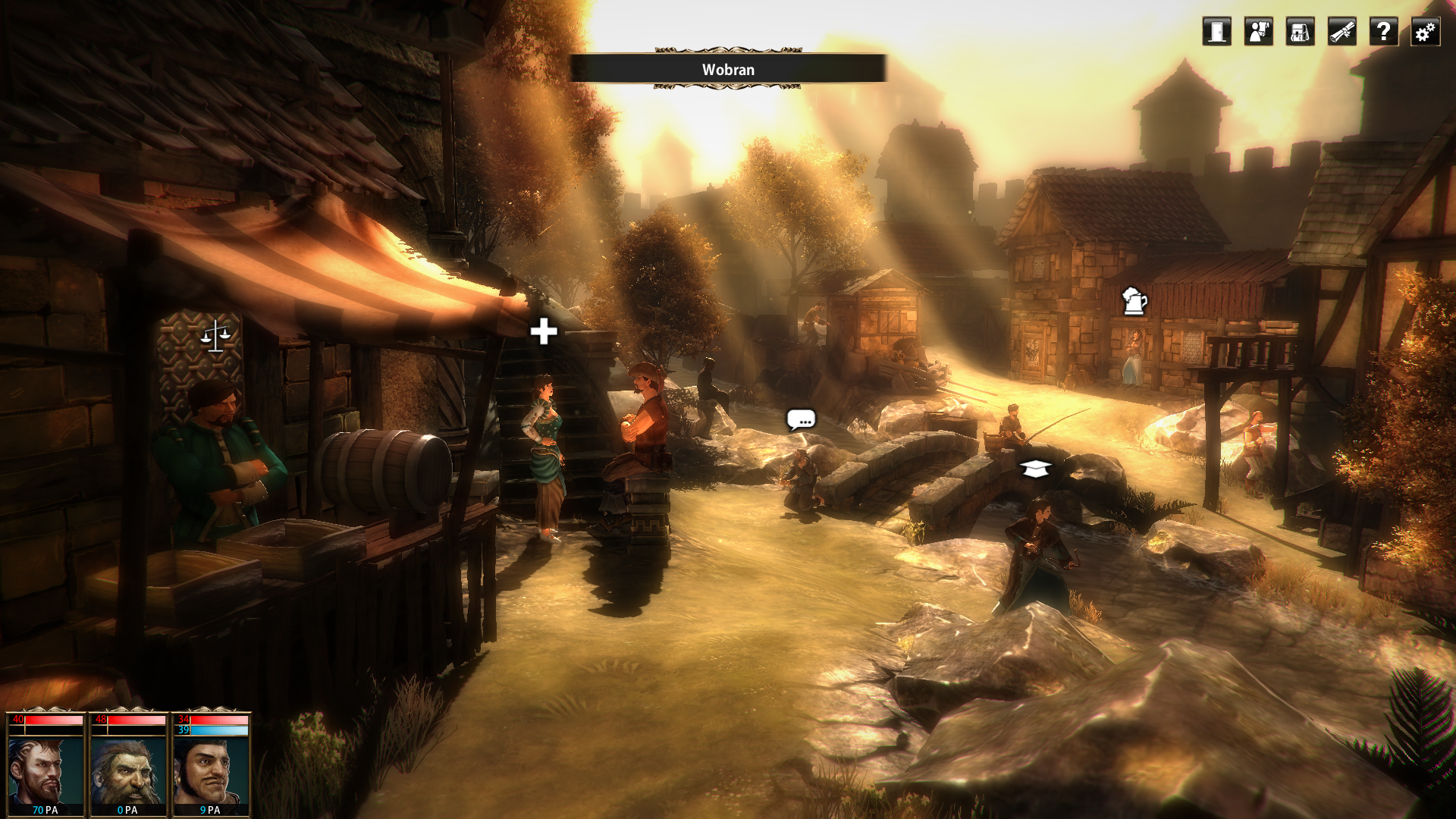1456x819 pixels.
Task: Open the backpack inventory
Action: coord(1300,32)
